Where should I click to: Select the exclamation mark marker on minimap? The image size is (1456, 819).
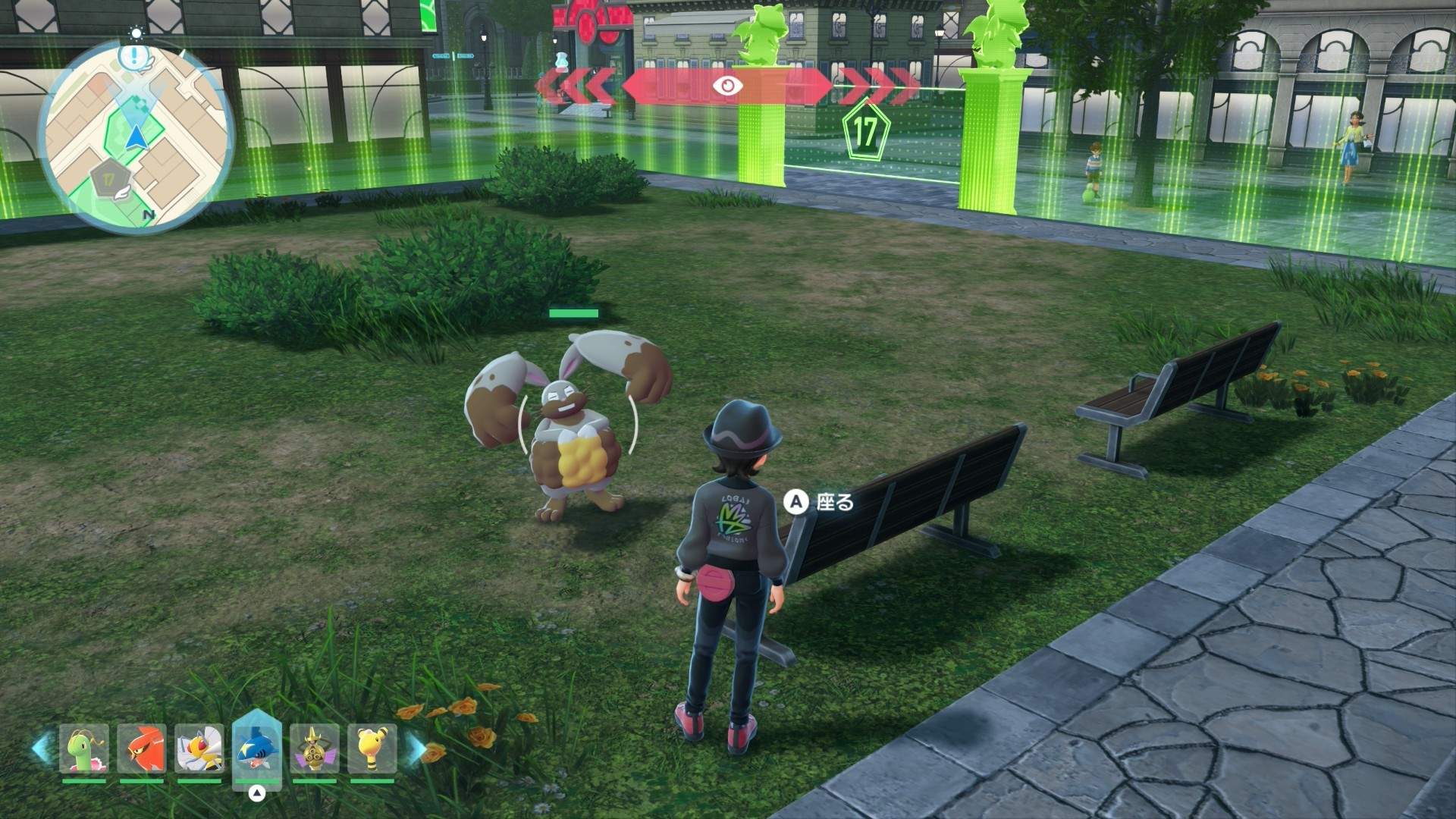(135, 55)
